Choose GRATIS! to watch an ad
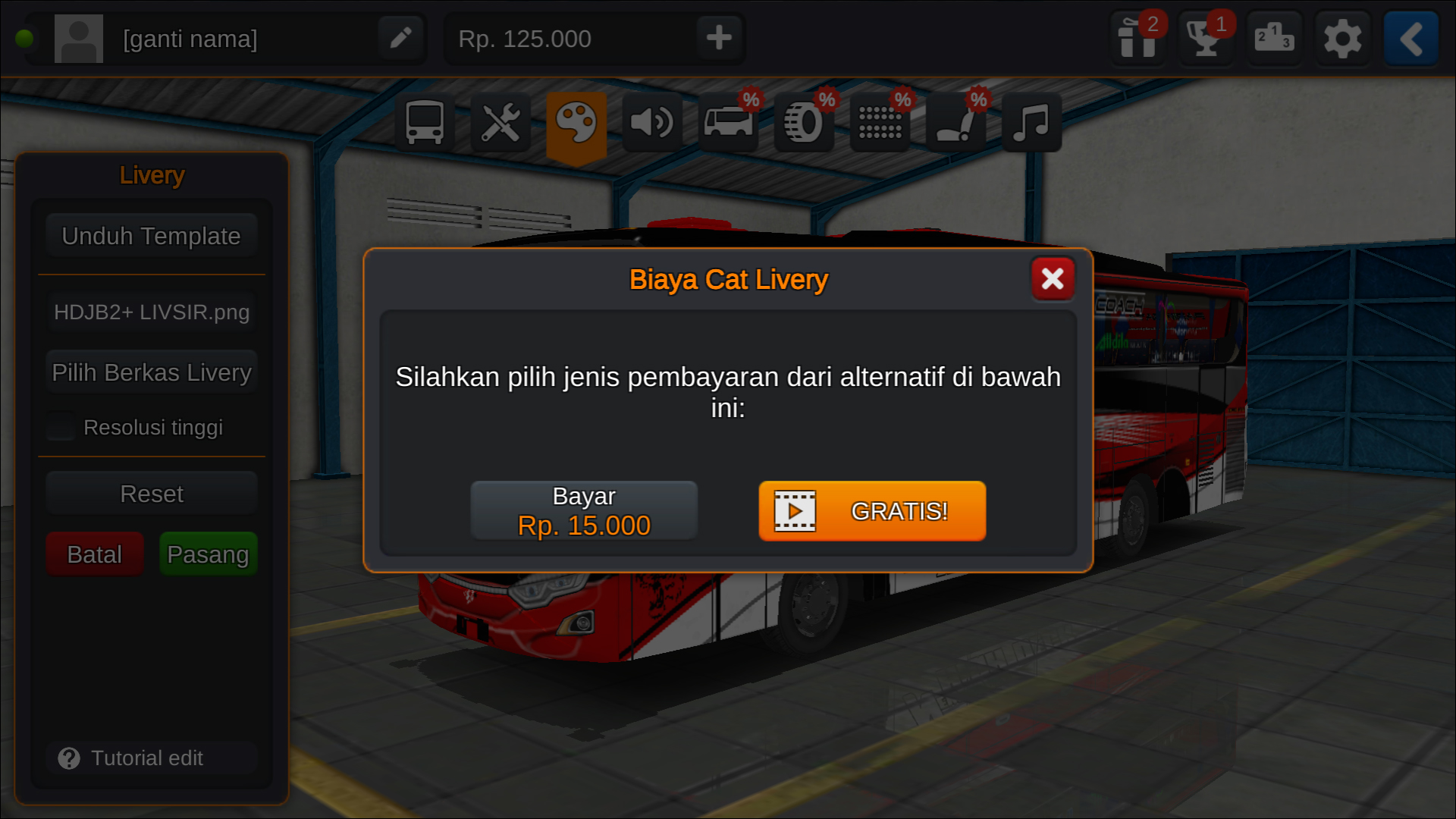This screenshot has width=1456, height=819. click(871, 511)
